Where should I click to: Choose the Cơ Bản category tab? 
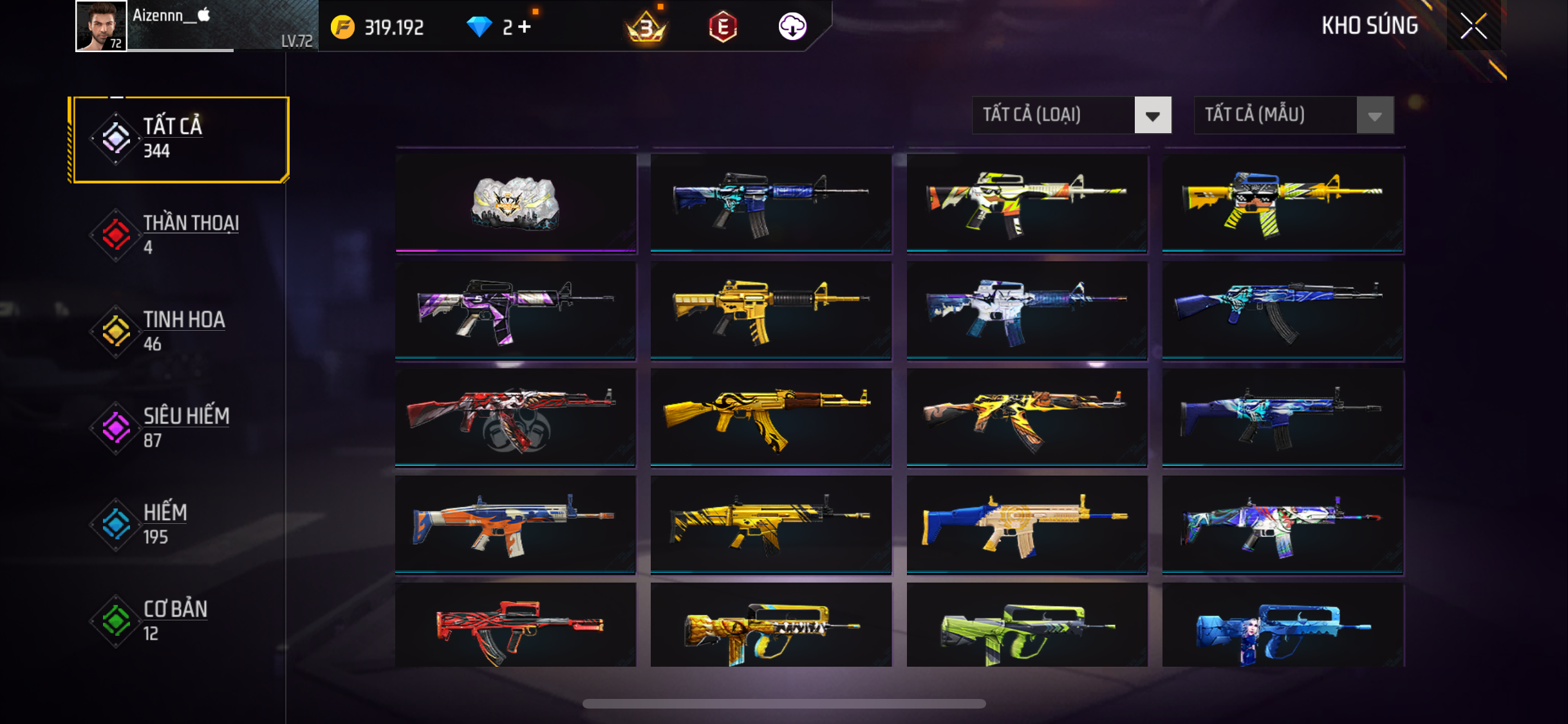(x=181, y=621)
